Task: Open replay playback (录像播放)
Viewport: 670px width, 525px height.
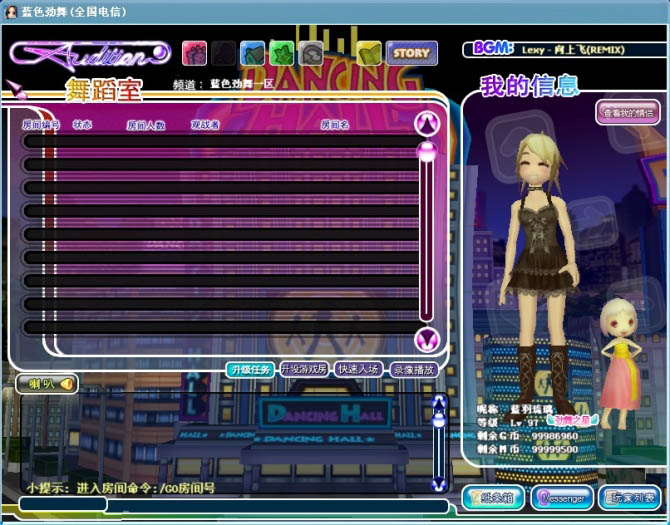Action: pos(413,369)
